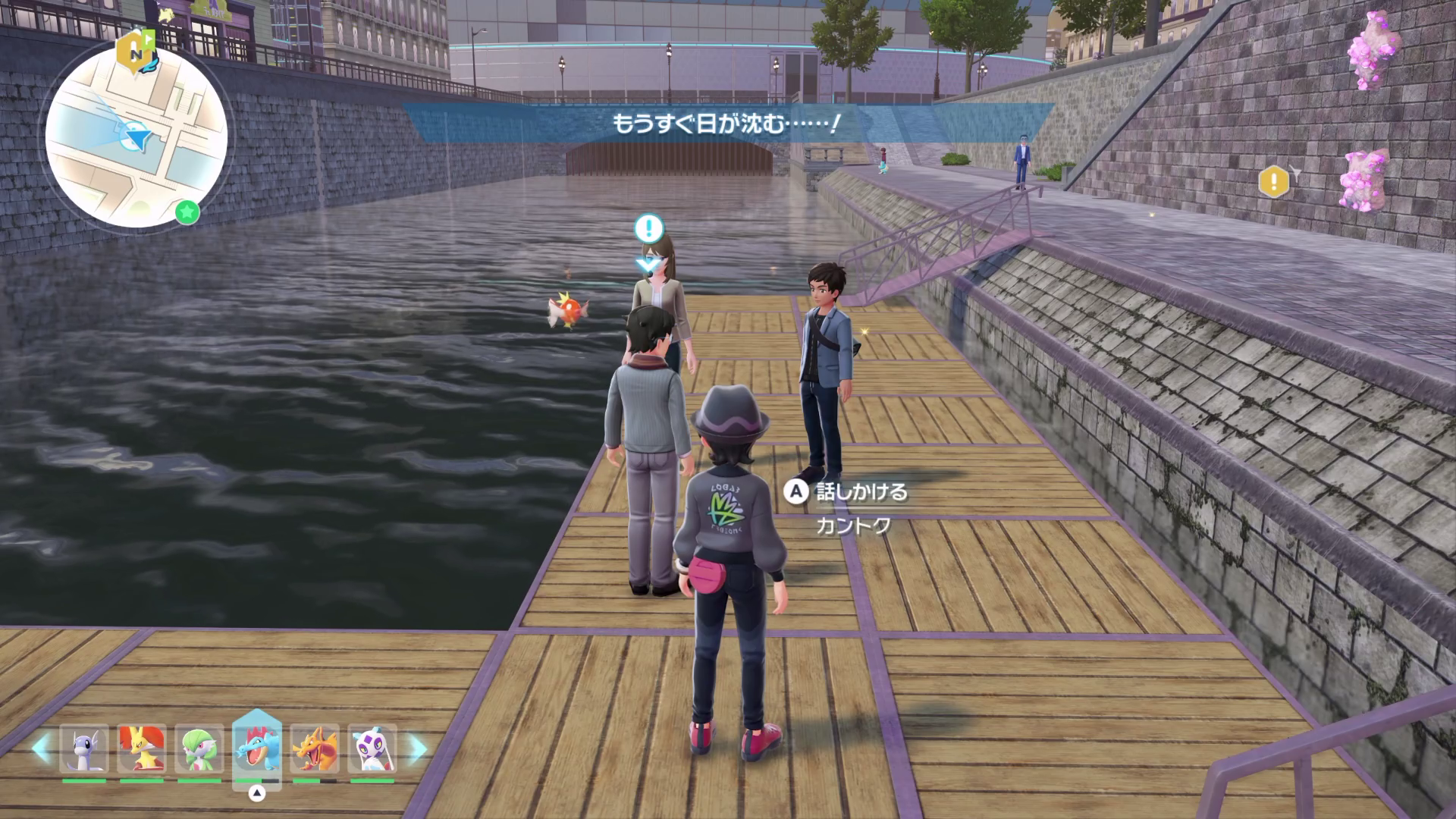Viewport: 1456px width, 819px height.
Task: Click the party bar's right arrow
Action: (416, 749)
